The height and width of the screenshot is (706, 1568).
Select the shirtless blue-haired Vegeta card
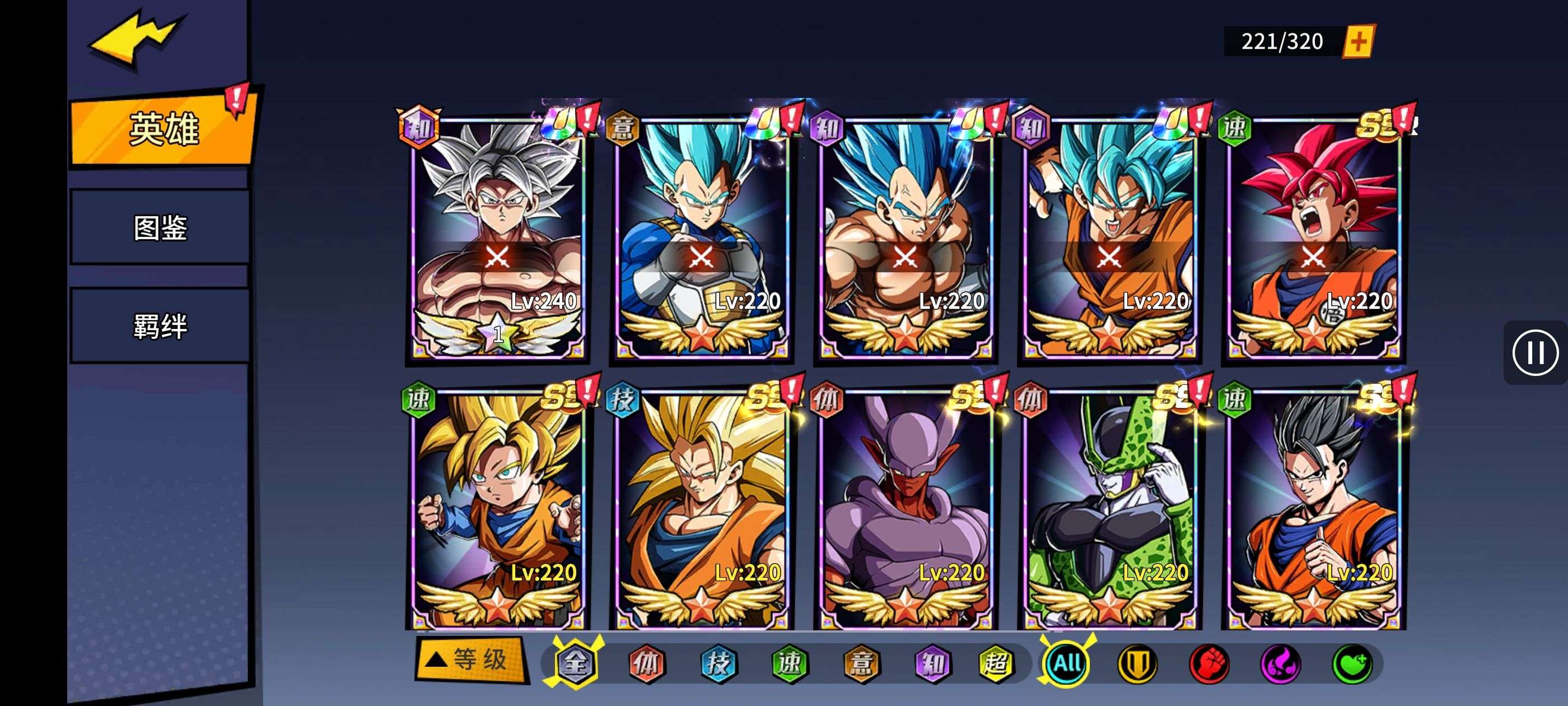[x=905, y=238]
